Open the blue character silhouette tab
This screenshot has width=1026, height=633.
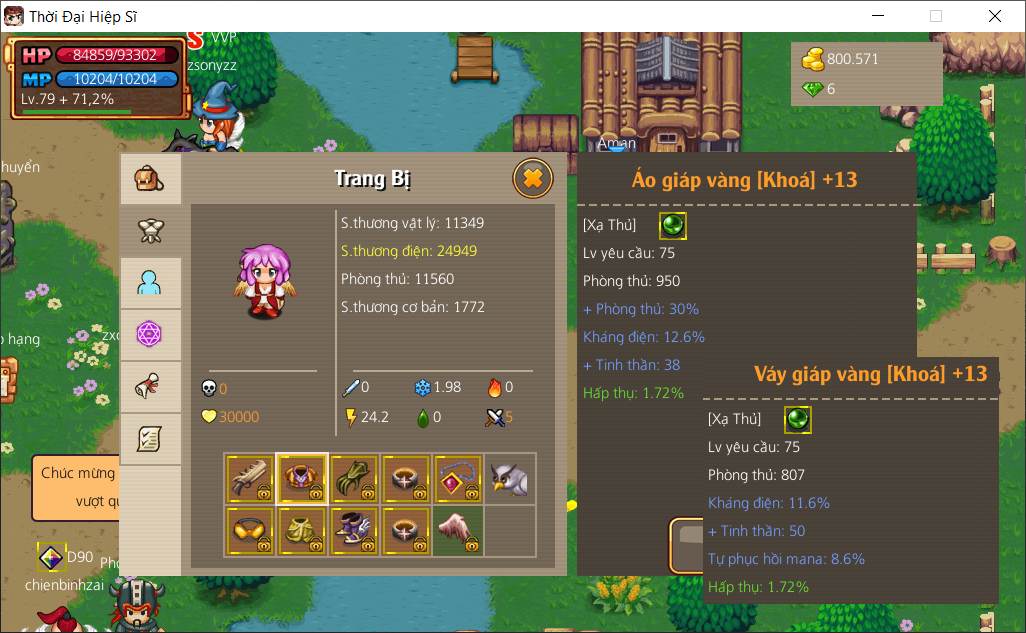click(150, 283)
